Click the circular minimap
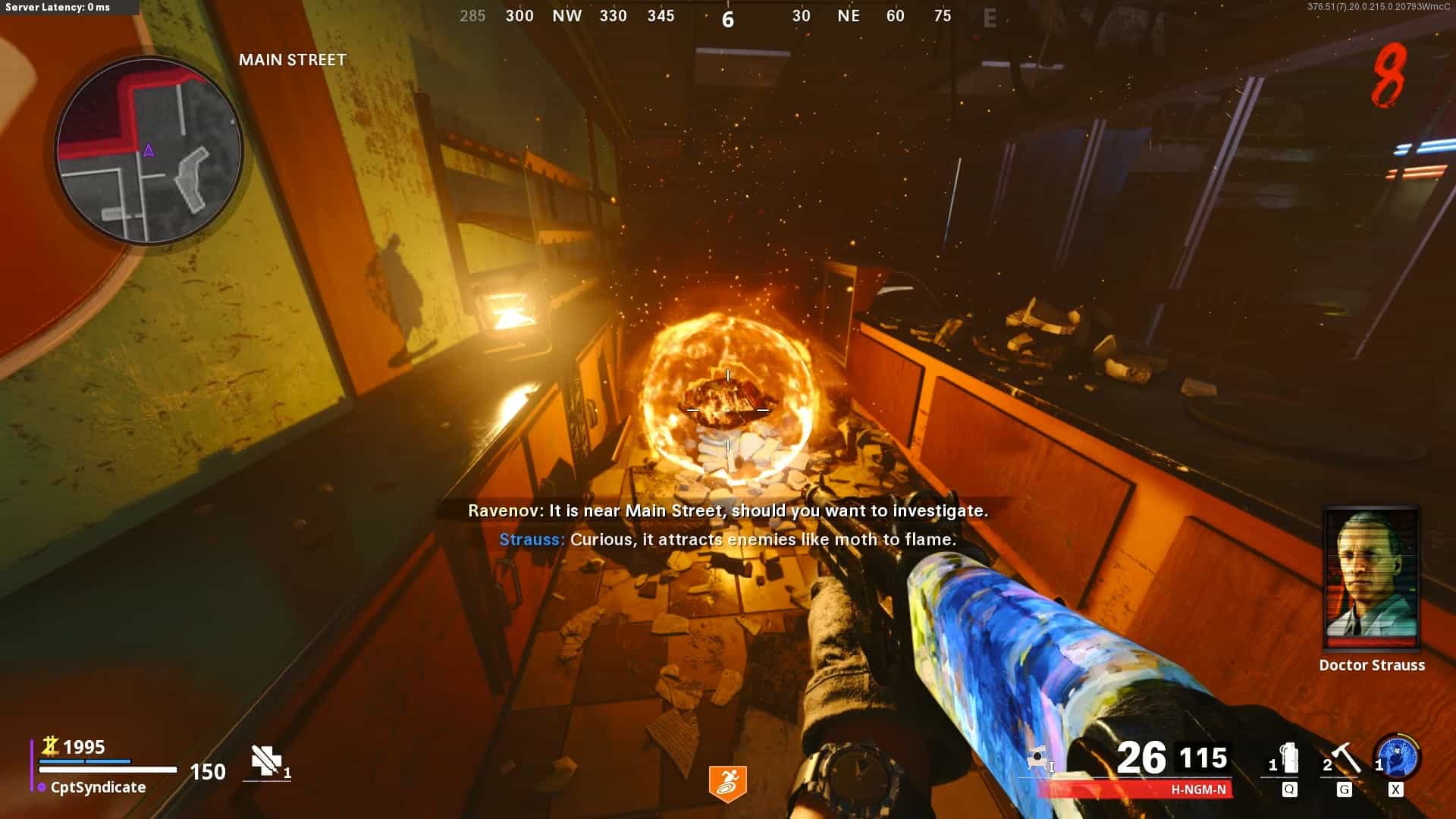This screenshot has height=819, width=1456. [x=149, y=150]
